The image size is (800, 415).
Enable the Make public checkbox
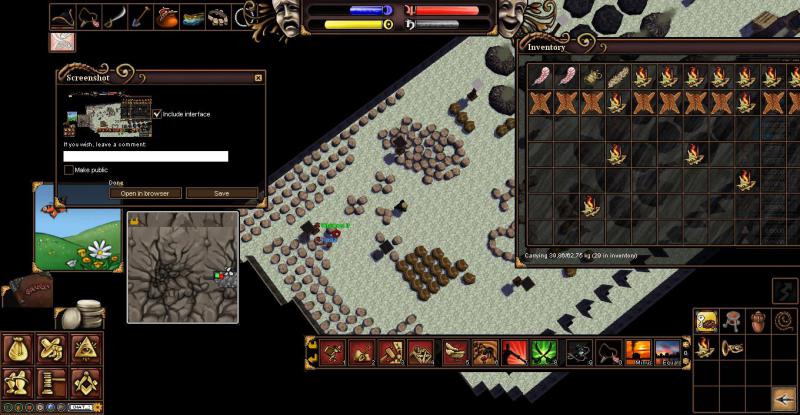(x=69, y=170)
